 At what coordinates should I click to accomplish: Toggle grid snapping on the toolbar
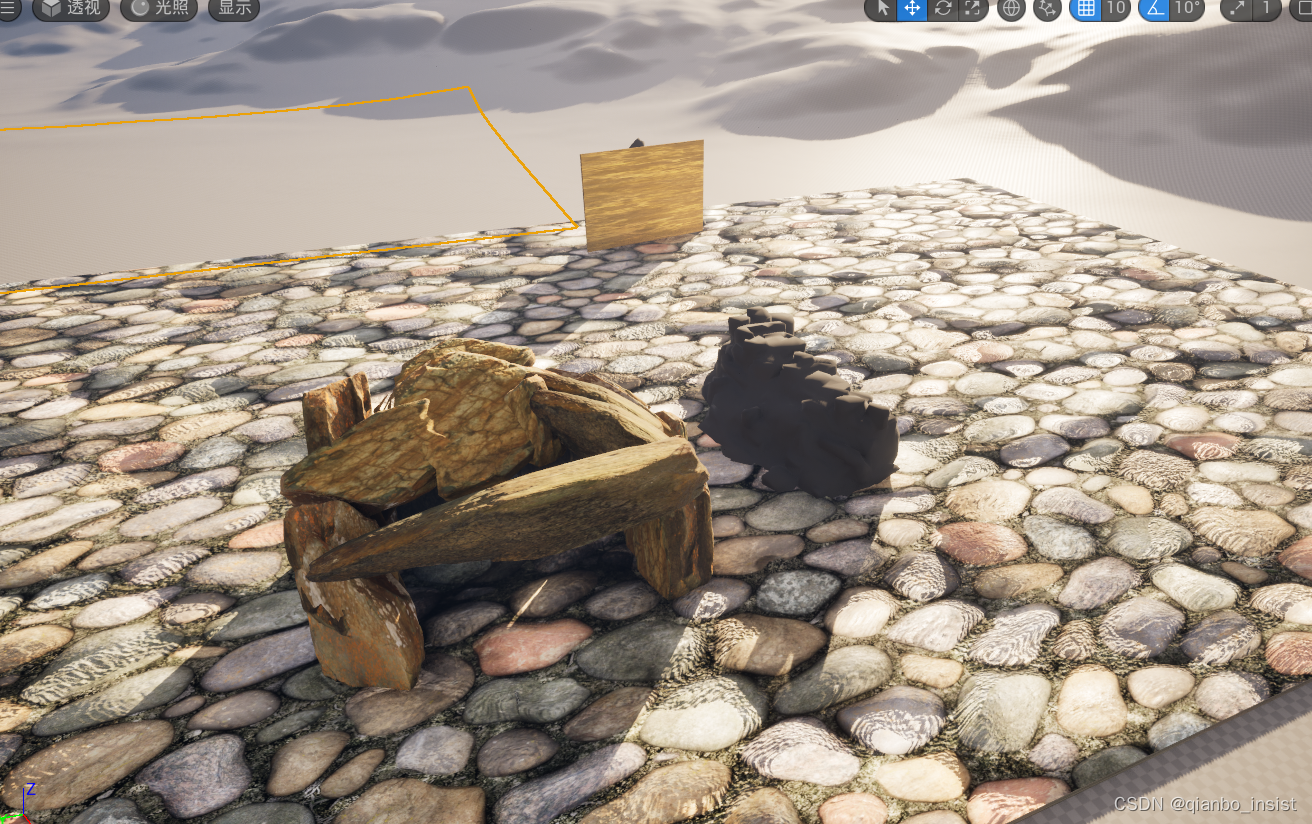click(x=1086, y=8)
